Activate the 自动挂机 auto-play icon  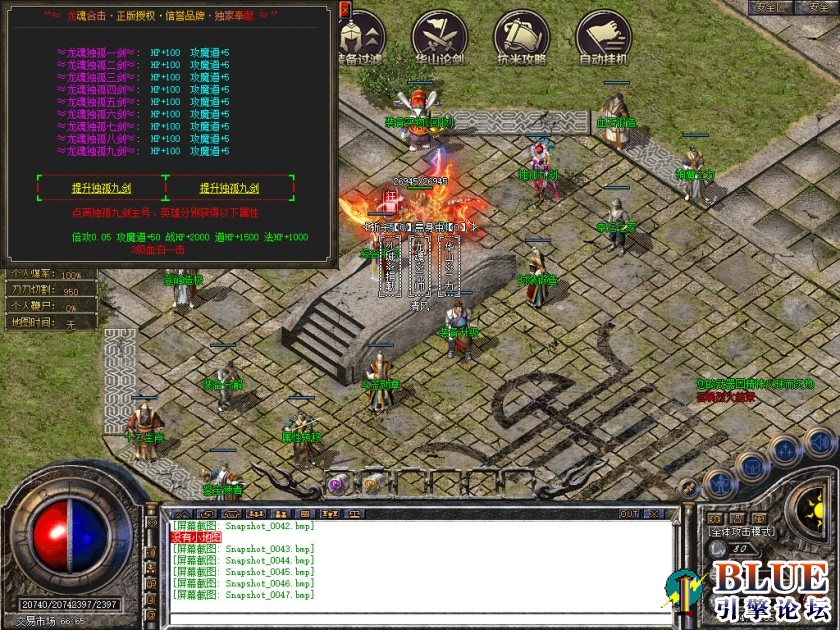point(604,38)
